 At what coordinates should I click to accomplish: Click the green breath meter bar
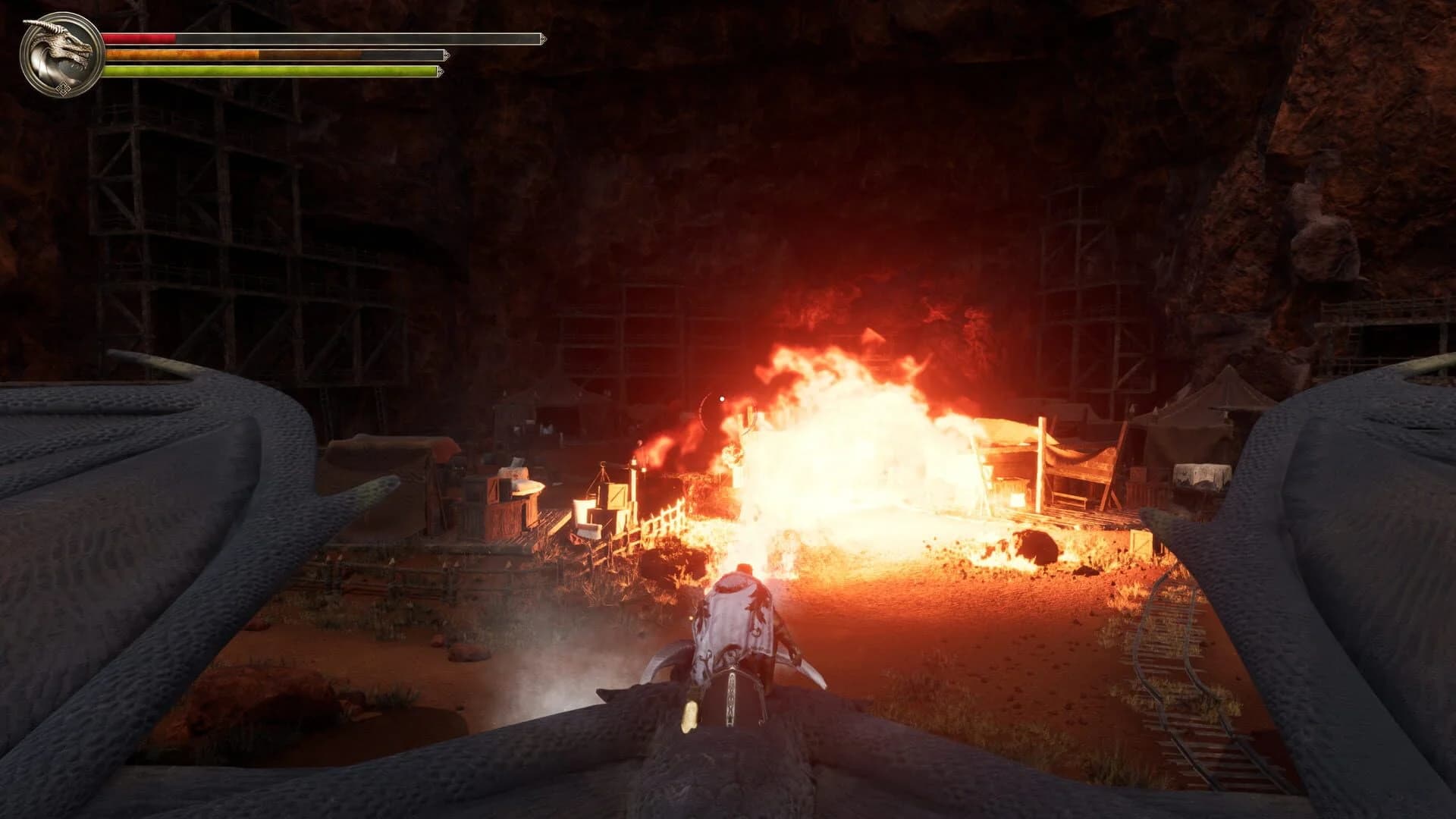click(235, 71)
